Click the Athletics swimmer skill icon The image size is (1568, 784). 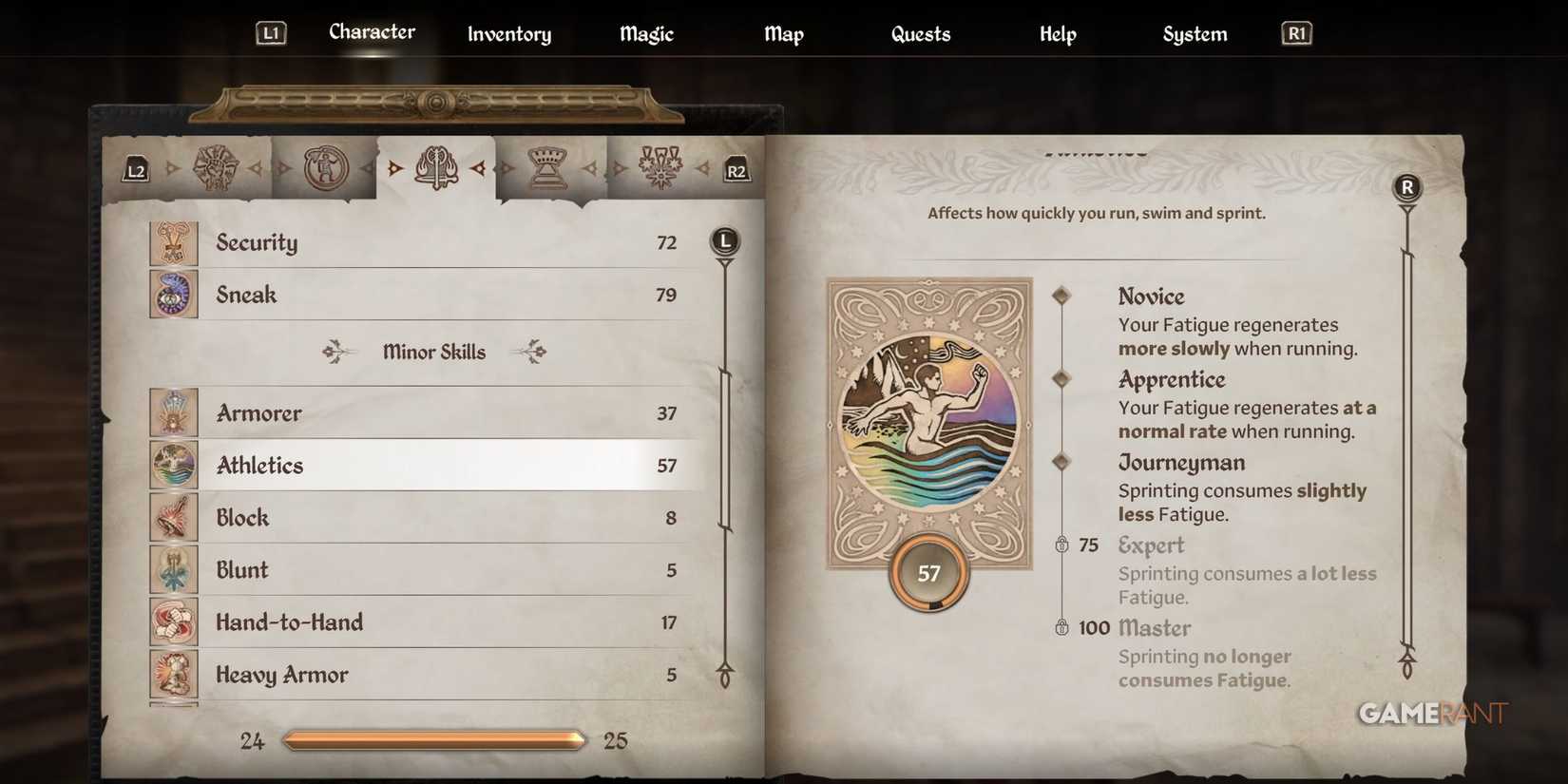point(174,465)
